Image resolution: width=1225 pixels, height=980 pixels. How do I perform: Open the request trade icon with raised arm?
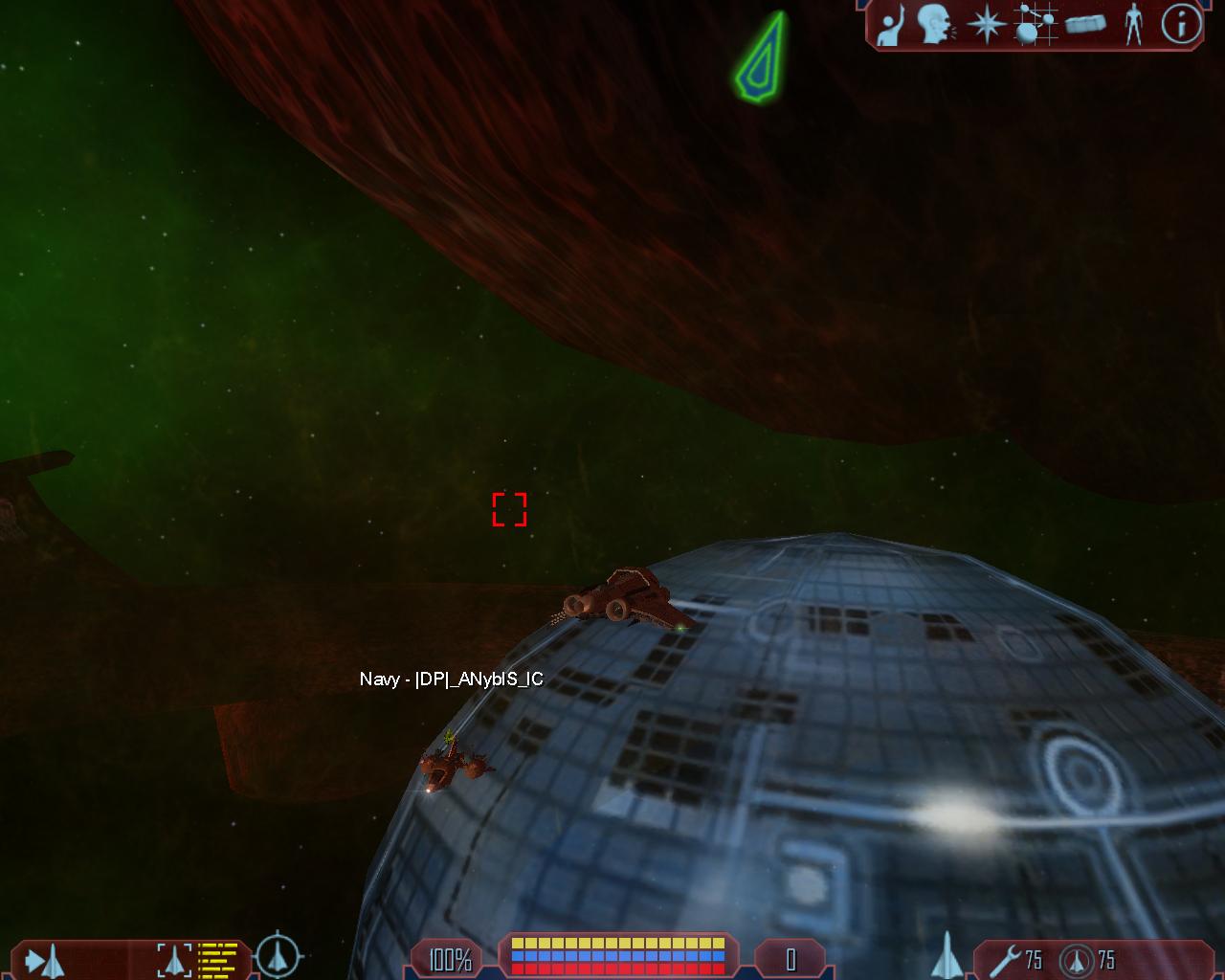point(891,25)
